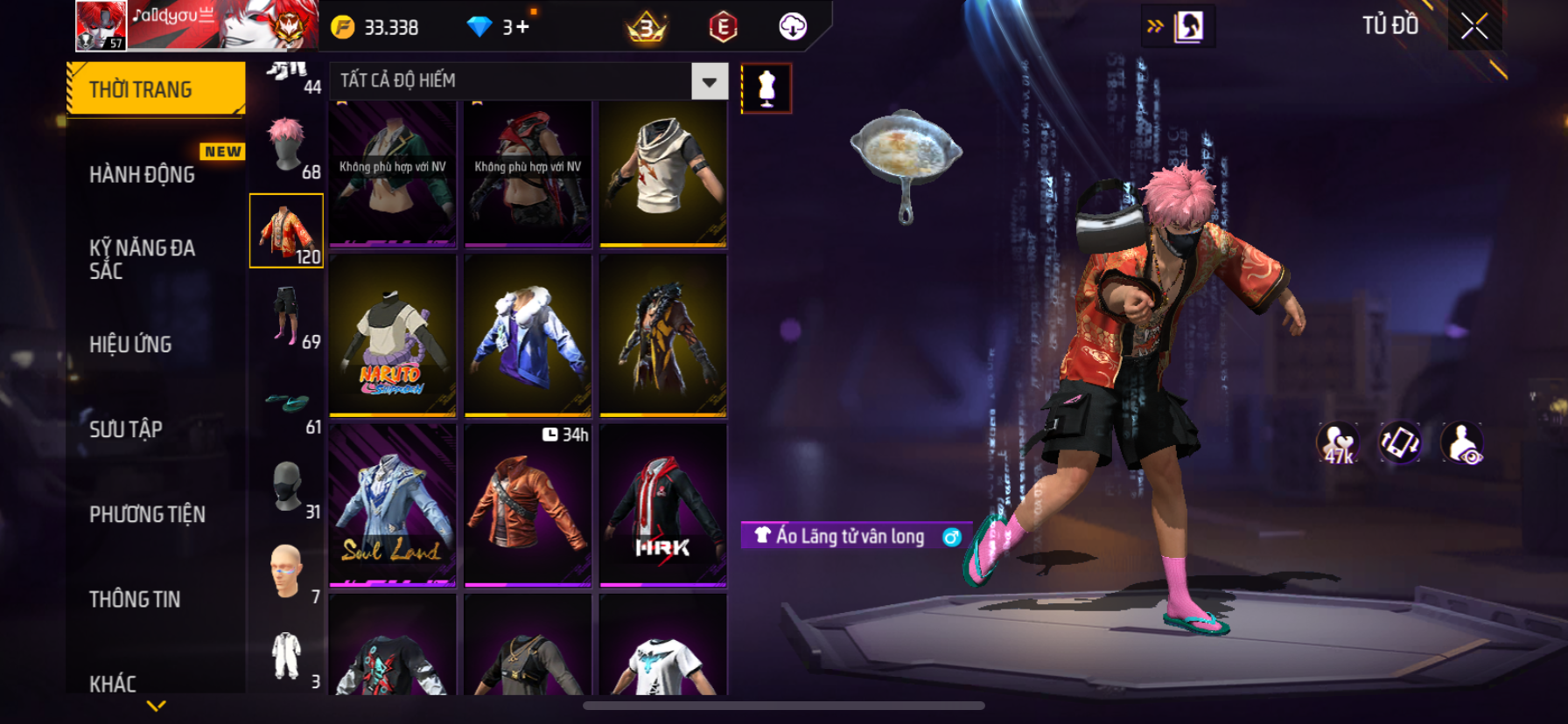Open the Tất Cả Độ Hiếm rarity dropdown

coord(709,81)
